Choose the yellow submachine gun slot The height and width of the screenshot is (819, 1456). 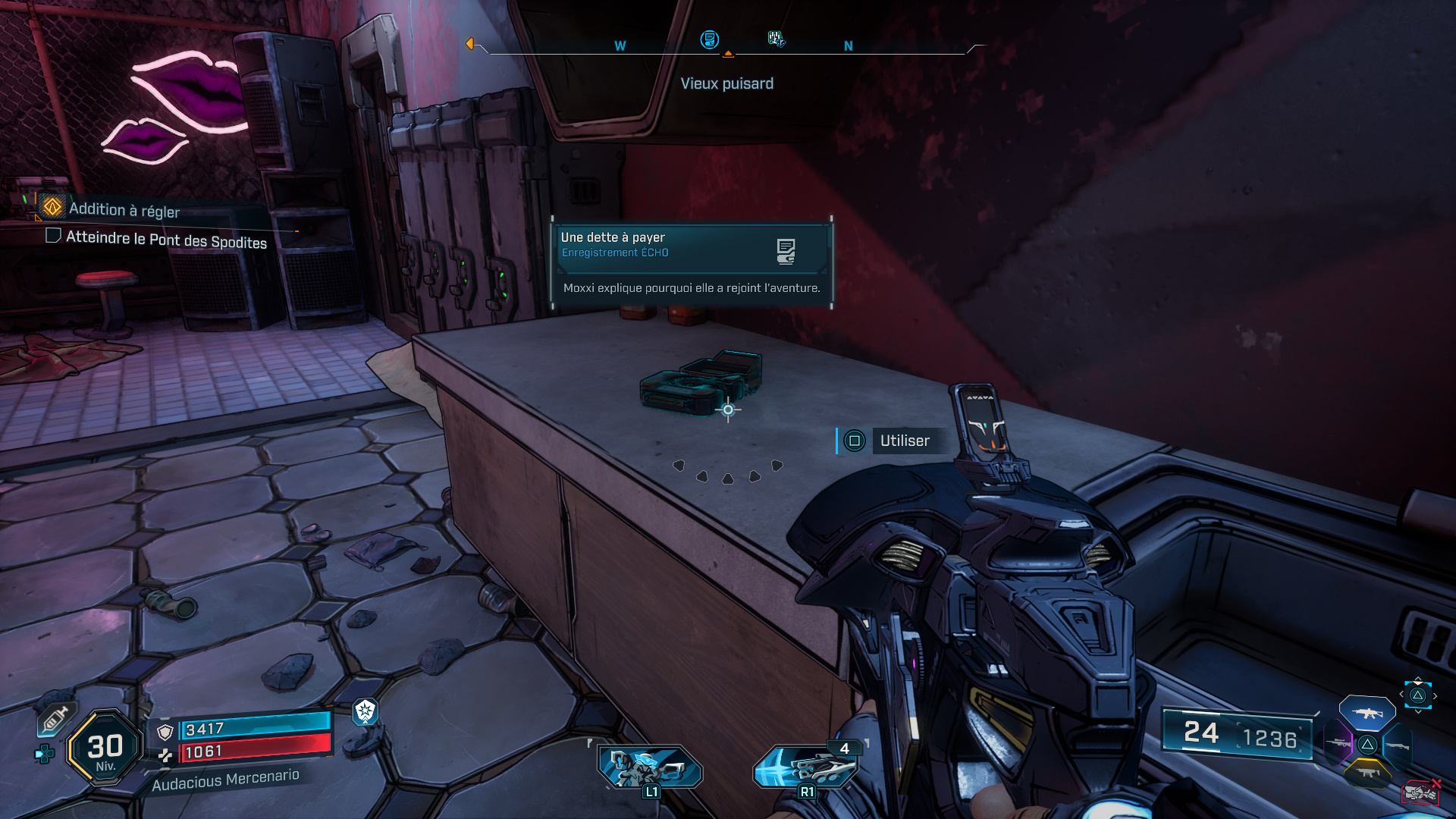point(1367,773)
